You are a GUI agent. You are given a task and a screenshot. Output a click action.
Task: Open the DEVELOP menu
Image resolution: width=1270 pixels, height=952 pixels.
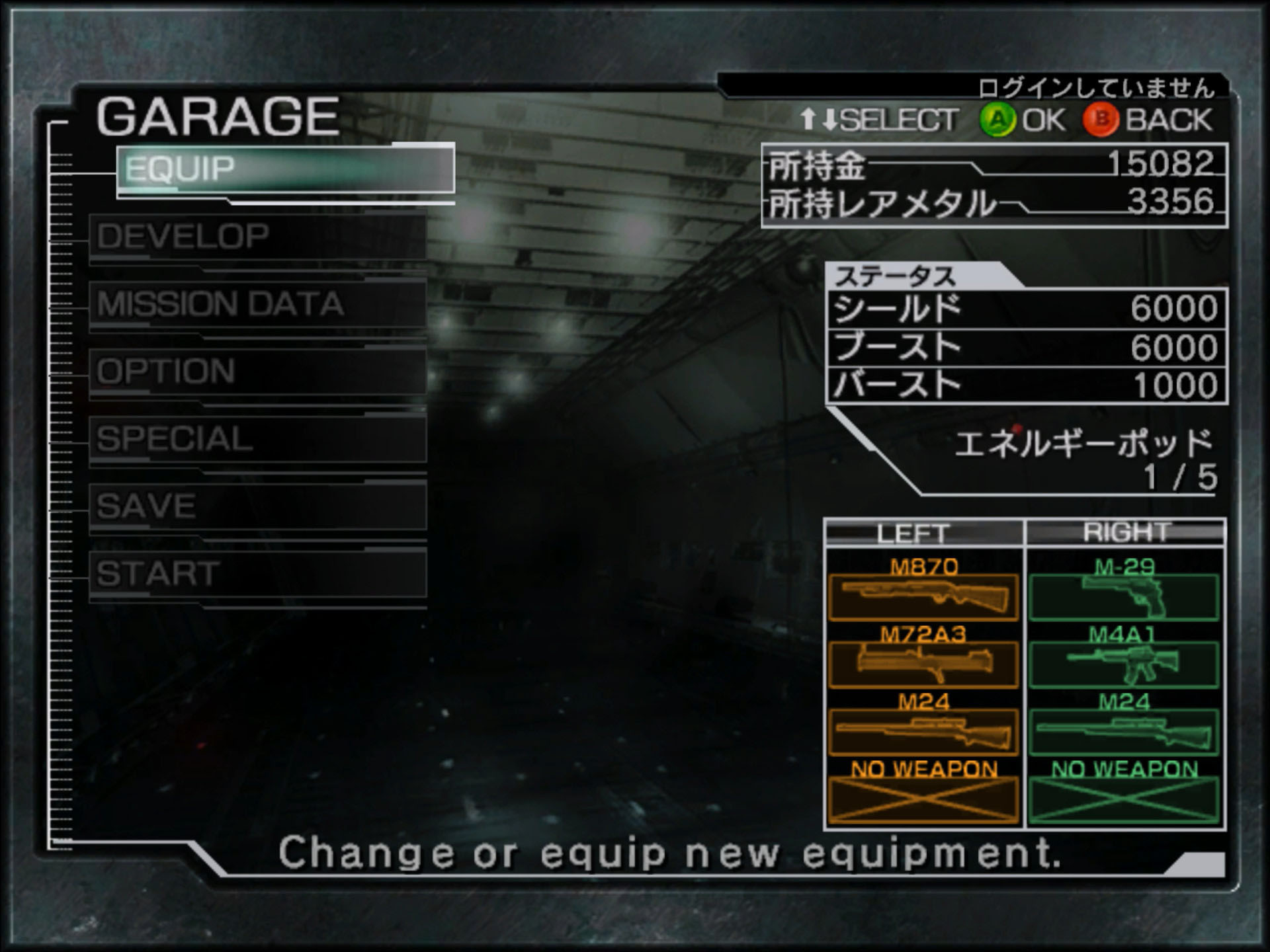(258, 237)
